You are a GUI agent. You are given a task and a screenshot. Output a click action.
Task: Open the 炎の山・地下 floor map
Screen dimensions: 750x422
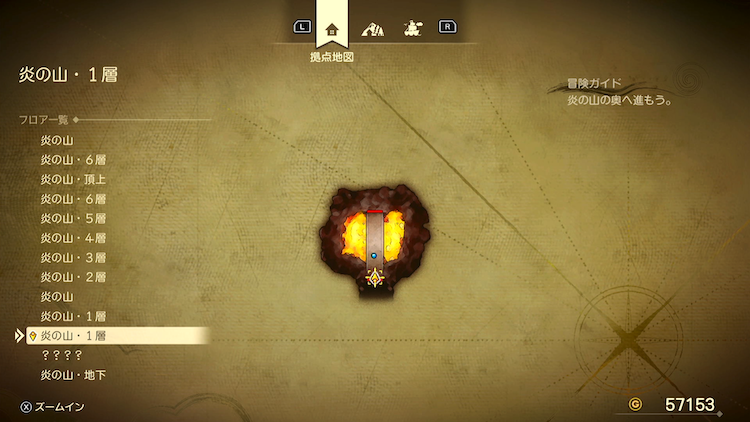pyautogui.click(x=73, y=375)
